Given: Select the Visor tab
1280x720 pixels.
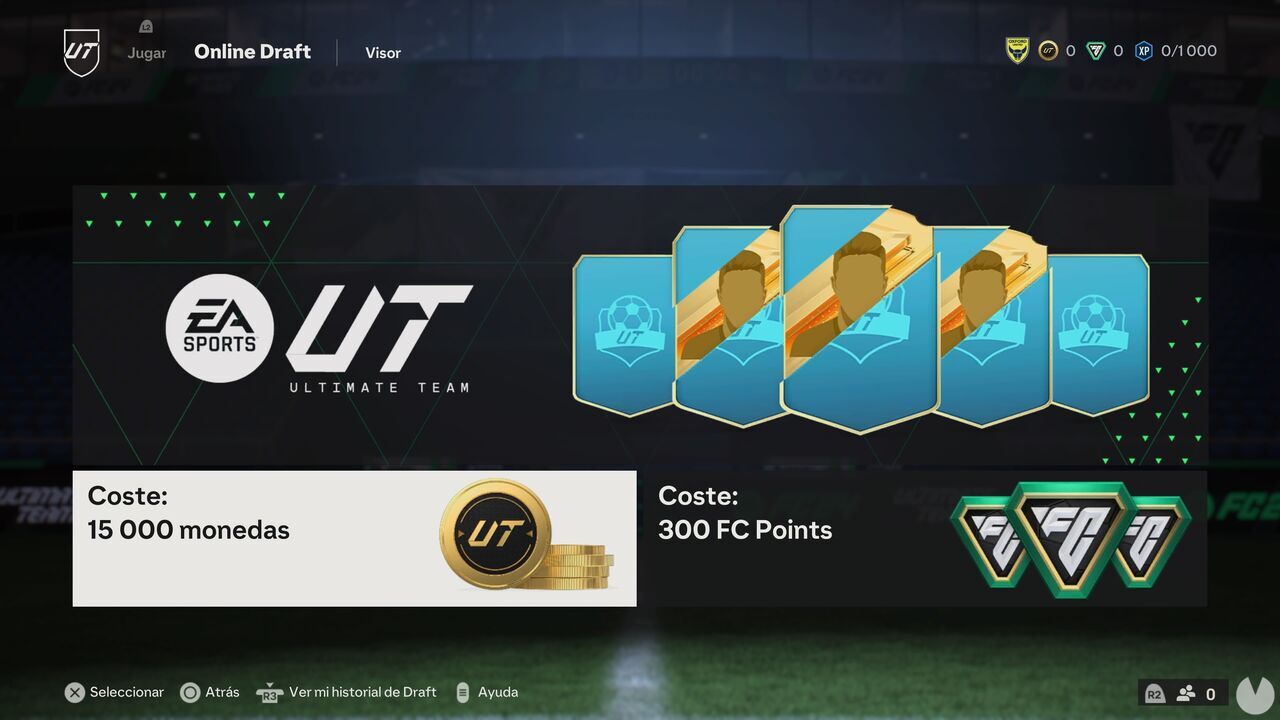Looking at the screenshot, I should pyautogui.click(x=383, y=52).
